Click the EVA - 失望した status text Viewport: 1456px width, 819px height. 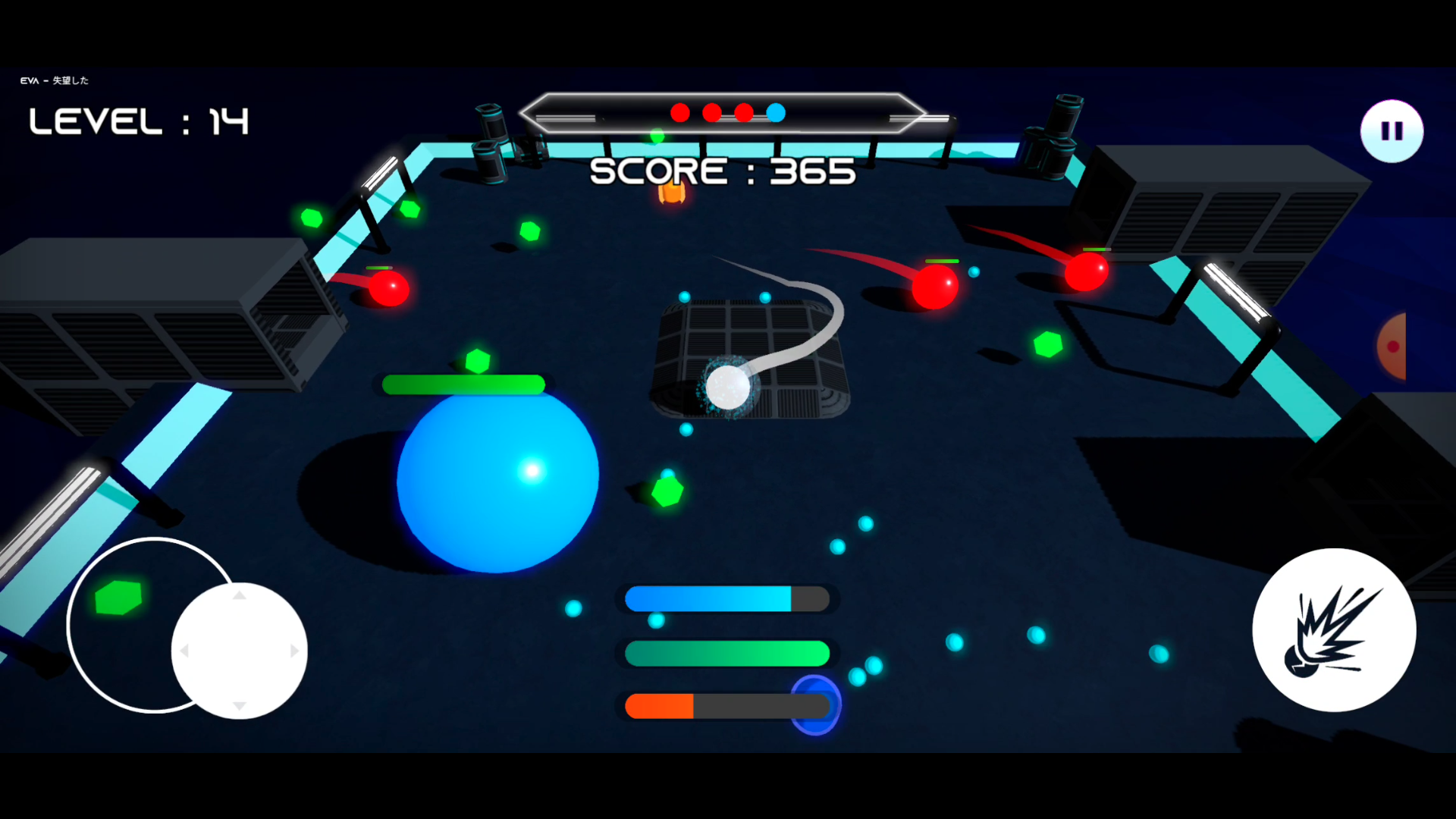click(53, 80)
